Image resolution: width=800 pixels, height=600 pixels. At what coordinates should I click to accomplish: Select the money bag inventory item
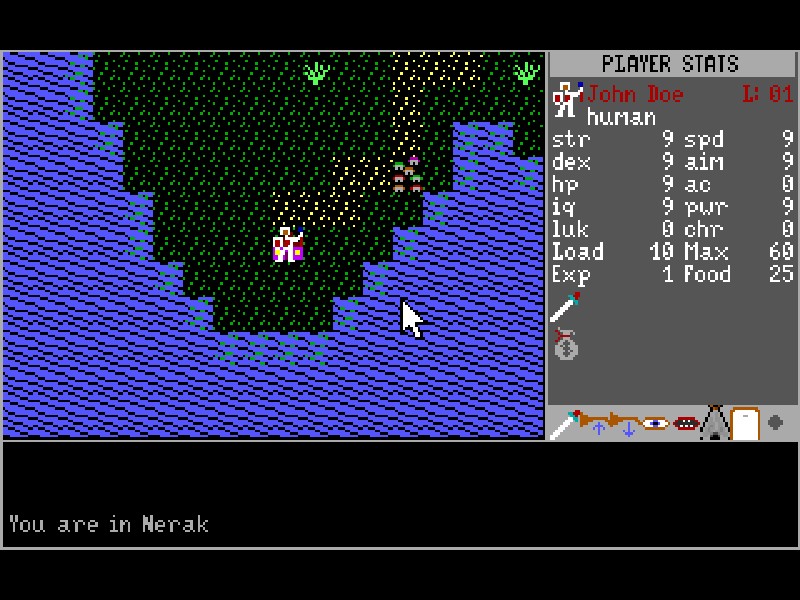tap(566, 344)
